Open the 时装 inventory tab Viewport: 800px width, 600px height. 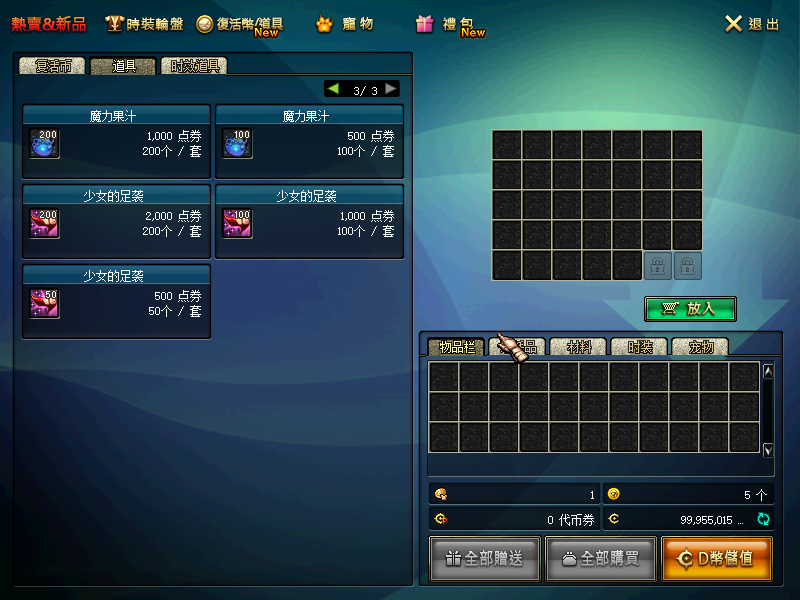pyautogui.click(x=639, y=347)
